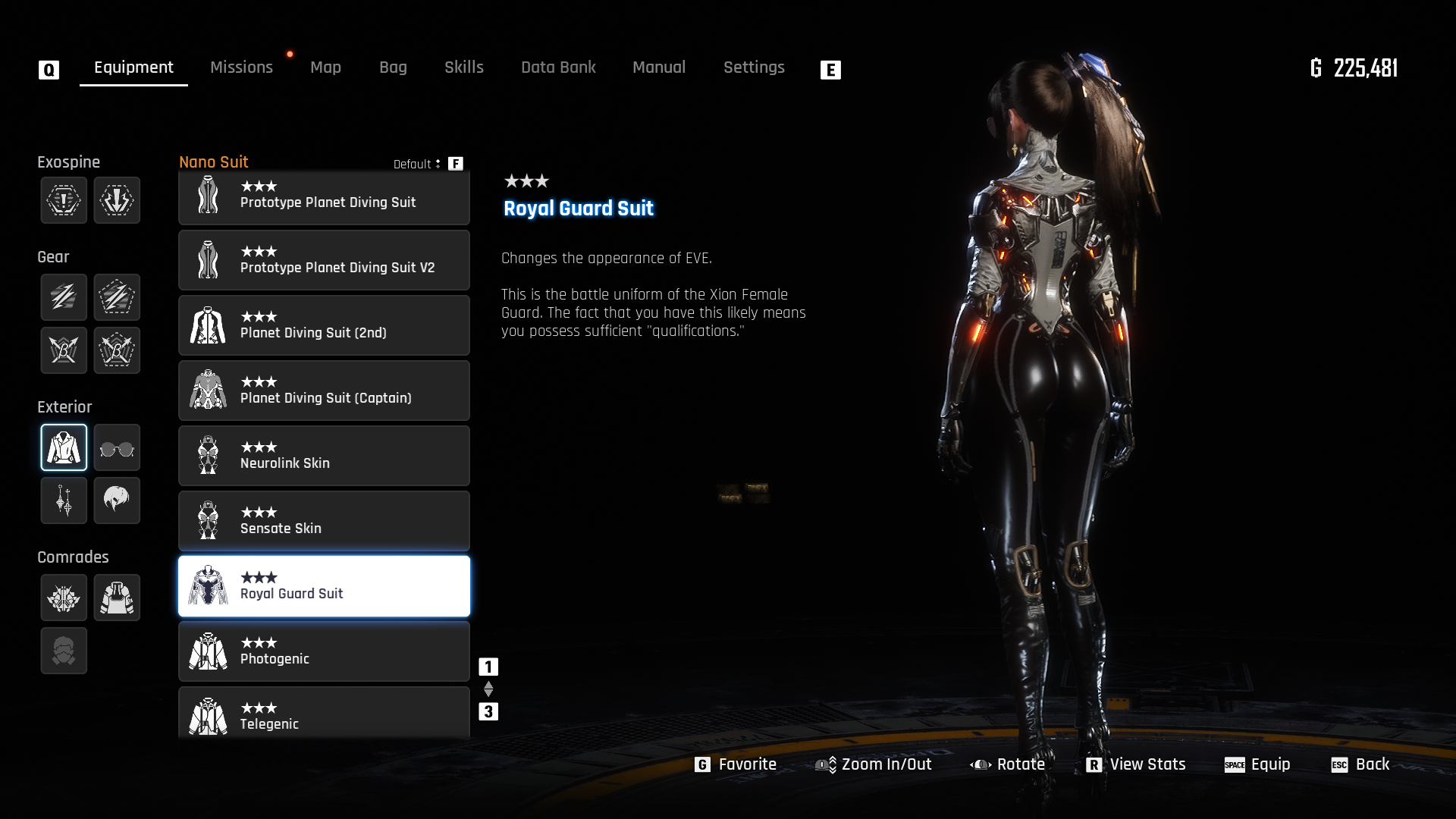Viewport: 1456px width, 819px height.
Task: Go to the Bag tab
Action: coord(393,67)
